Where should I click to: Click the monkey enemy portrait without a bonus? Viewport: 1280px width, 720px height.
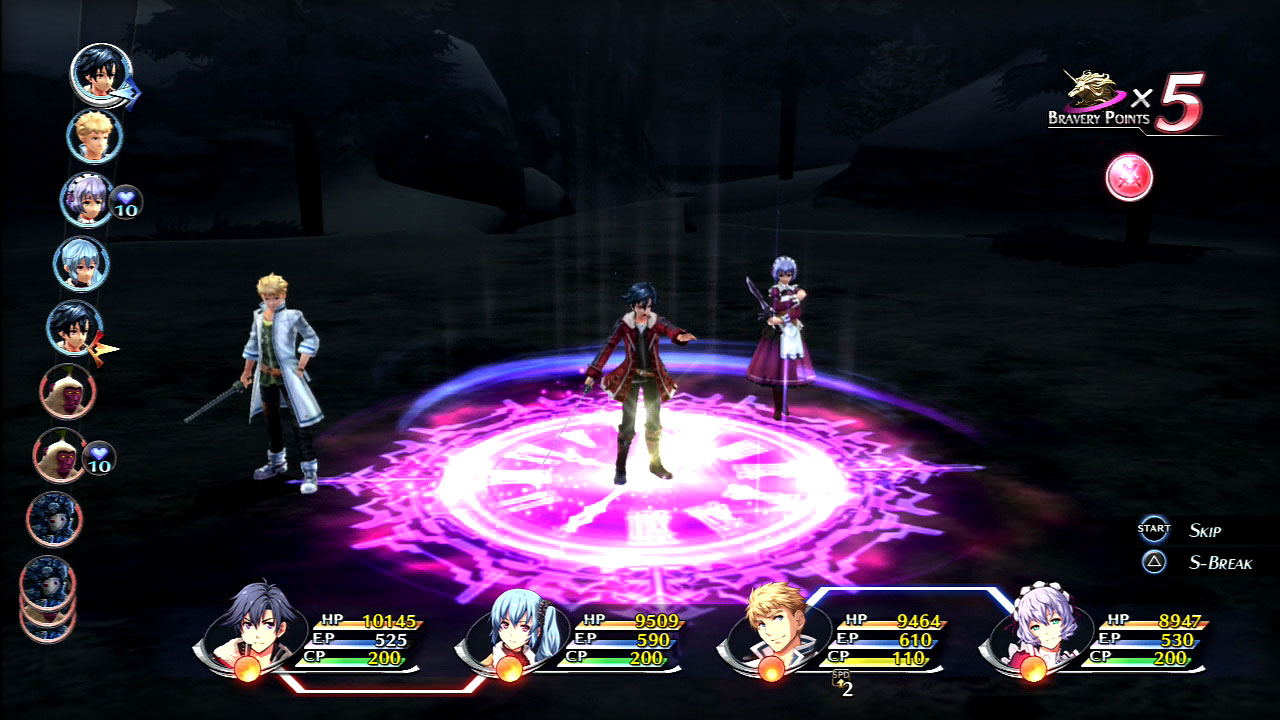[x=67, y=391]
